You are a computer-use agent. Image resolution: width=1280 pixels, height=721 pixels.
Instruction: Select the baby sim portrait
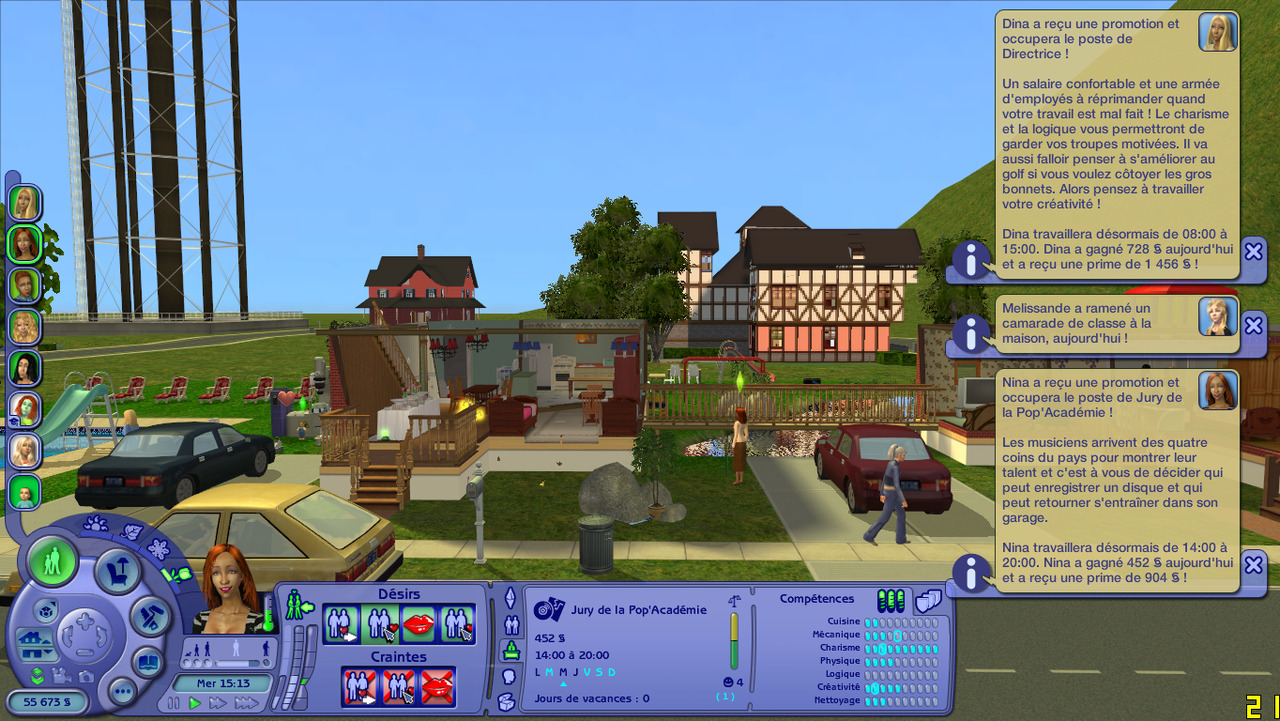[24, 491]
